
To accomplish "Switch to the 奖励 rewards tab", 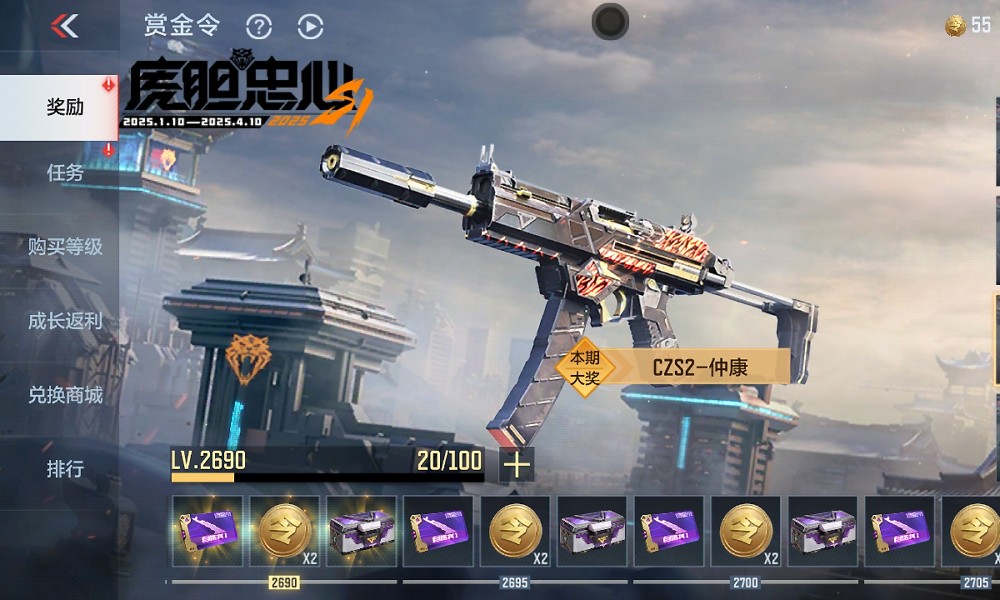I will tap(64, 107).
